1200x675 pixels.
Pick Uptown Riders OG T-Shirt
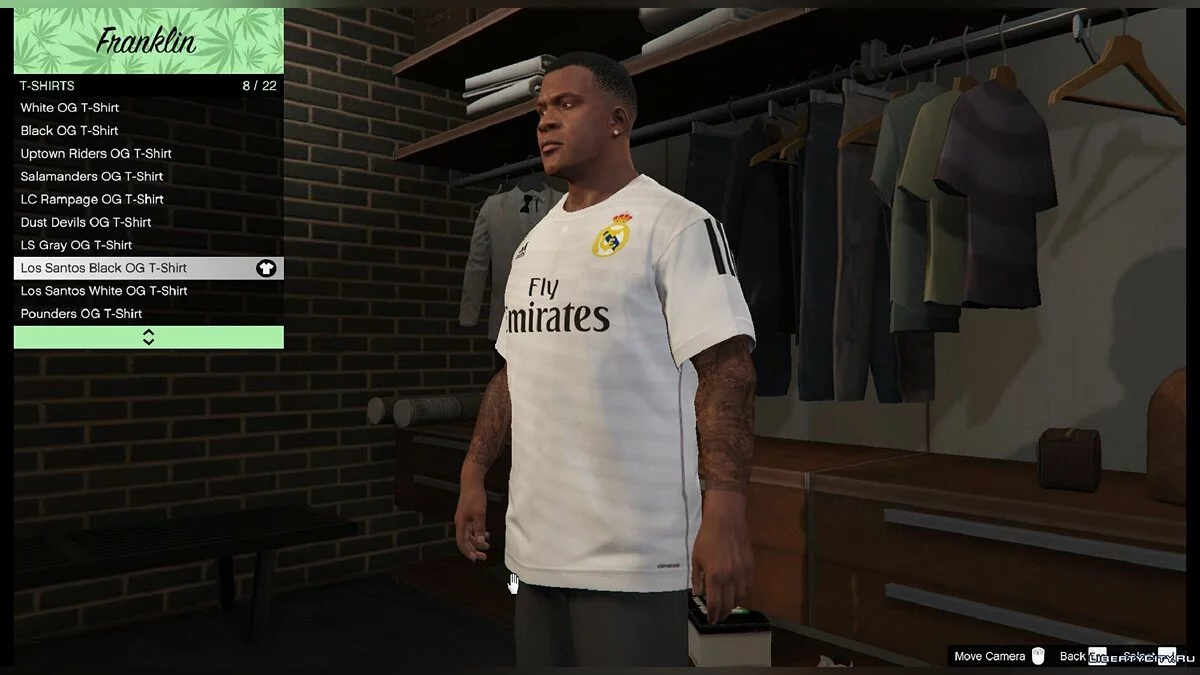[x=148, y=154]
